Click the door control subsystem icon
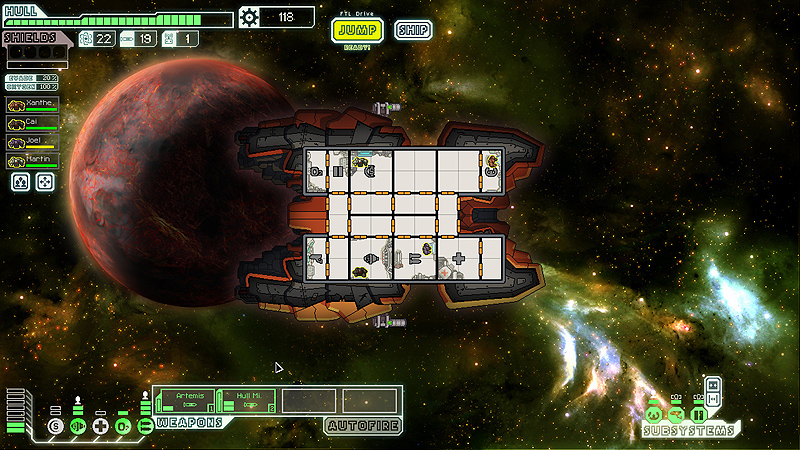The height and width of the screenshot is (450, 800). (698, 414)
